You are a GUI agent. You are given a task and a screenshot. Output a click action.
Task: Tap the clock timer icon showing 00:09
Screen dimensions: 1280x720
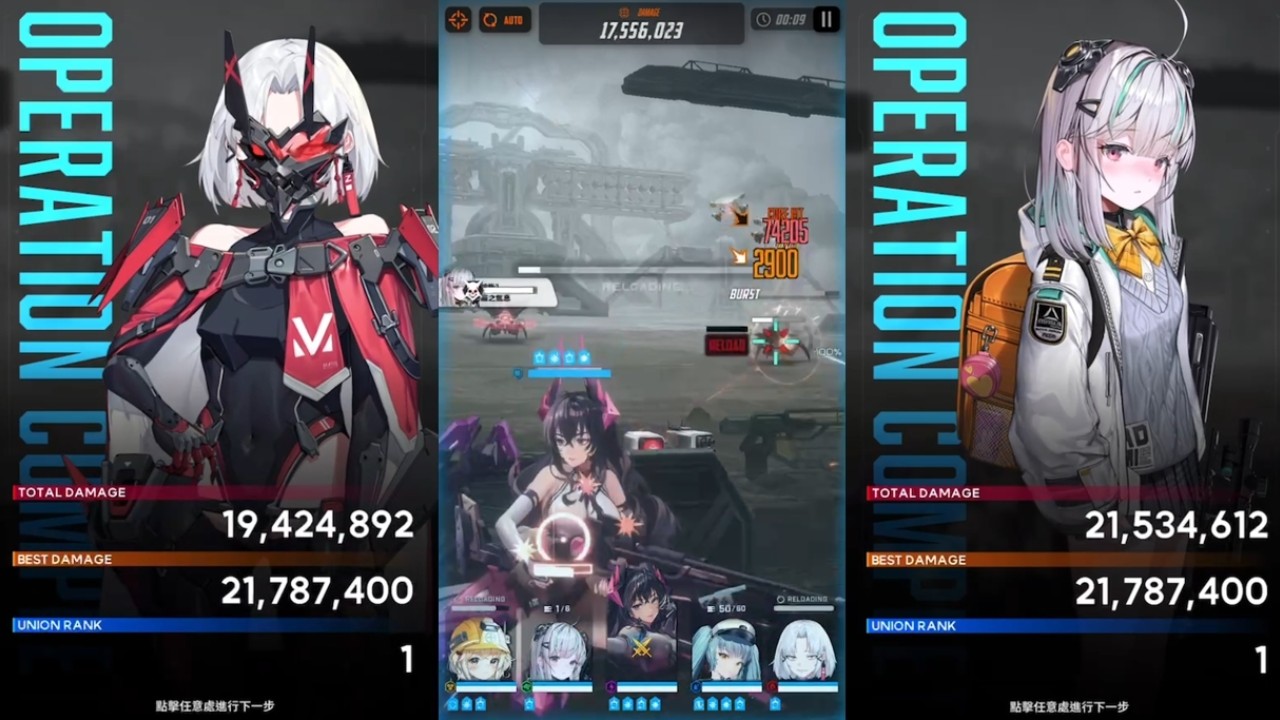pyautogui.click(x=764, y=20)
